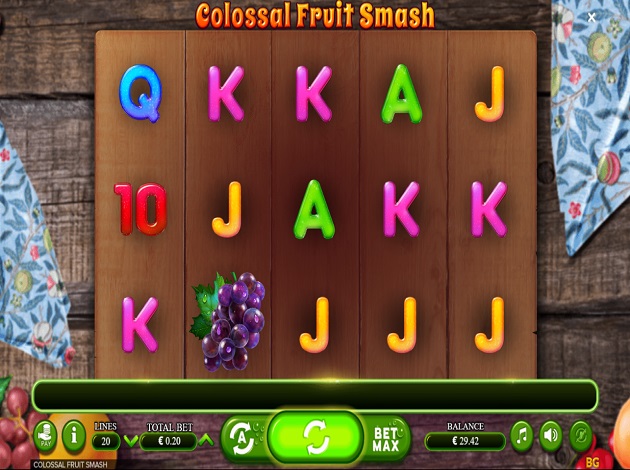Toggle the sound effects speaker
This screenshot has width=630, height=470.
(550, 436)
